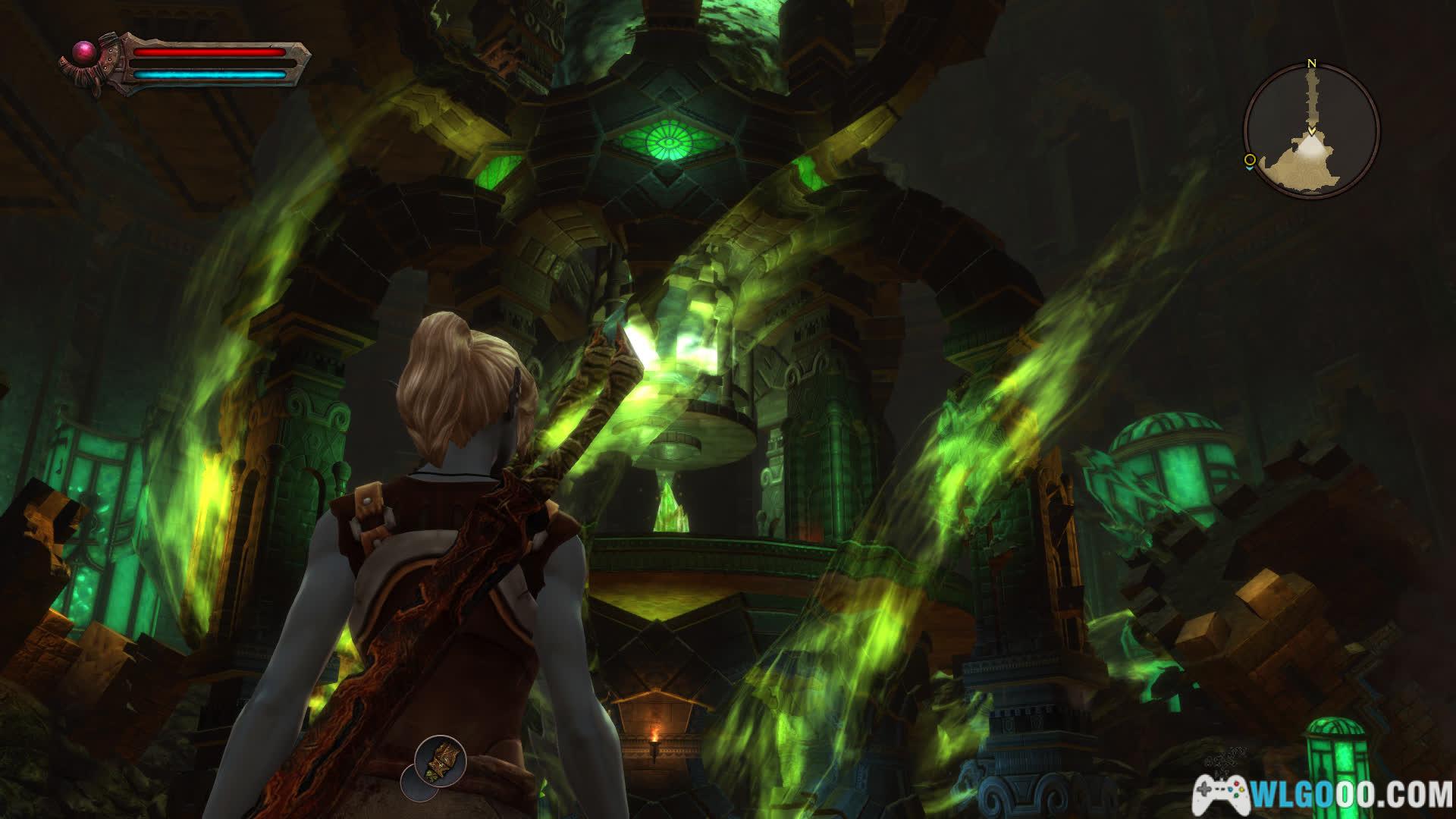Select the equipped primary weapon slot icon

(440, 759)
